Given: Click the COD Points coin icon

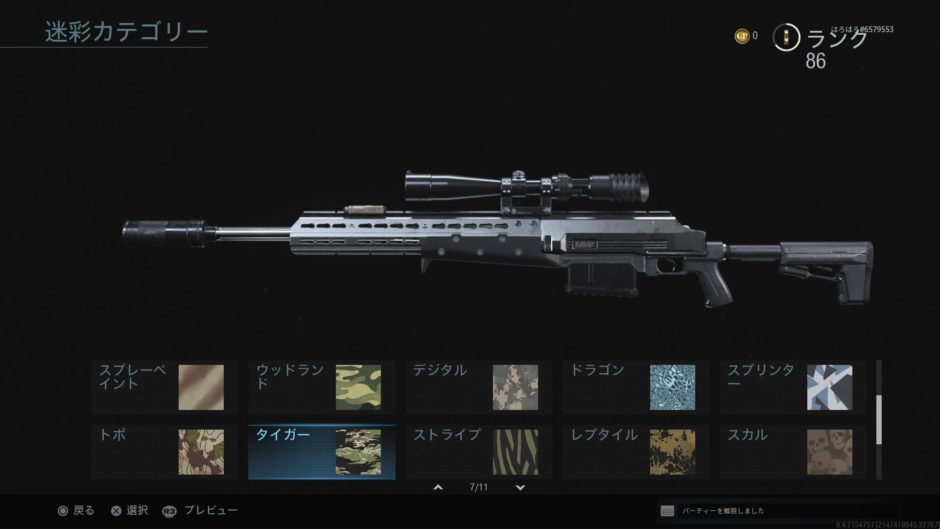Looking at the screenshot, I should point(742,36).
